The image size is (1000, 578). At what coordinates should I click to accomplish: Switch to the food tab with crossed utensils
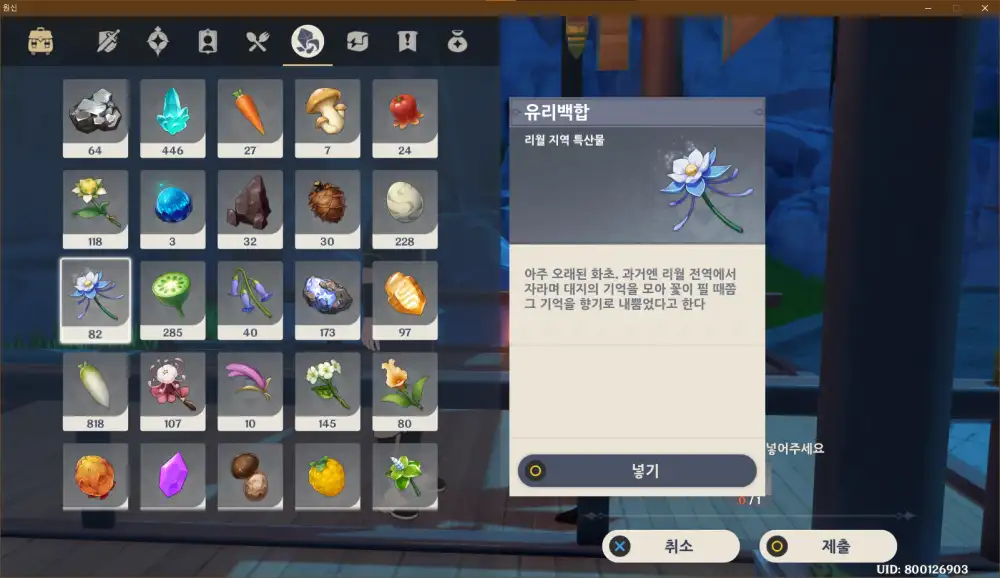click(x=258, y=42)
